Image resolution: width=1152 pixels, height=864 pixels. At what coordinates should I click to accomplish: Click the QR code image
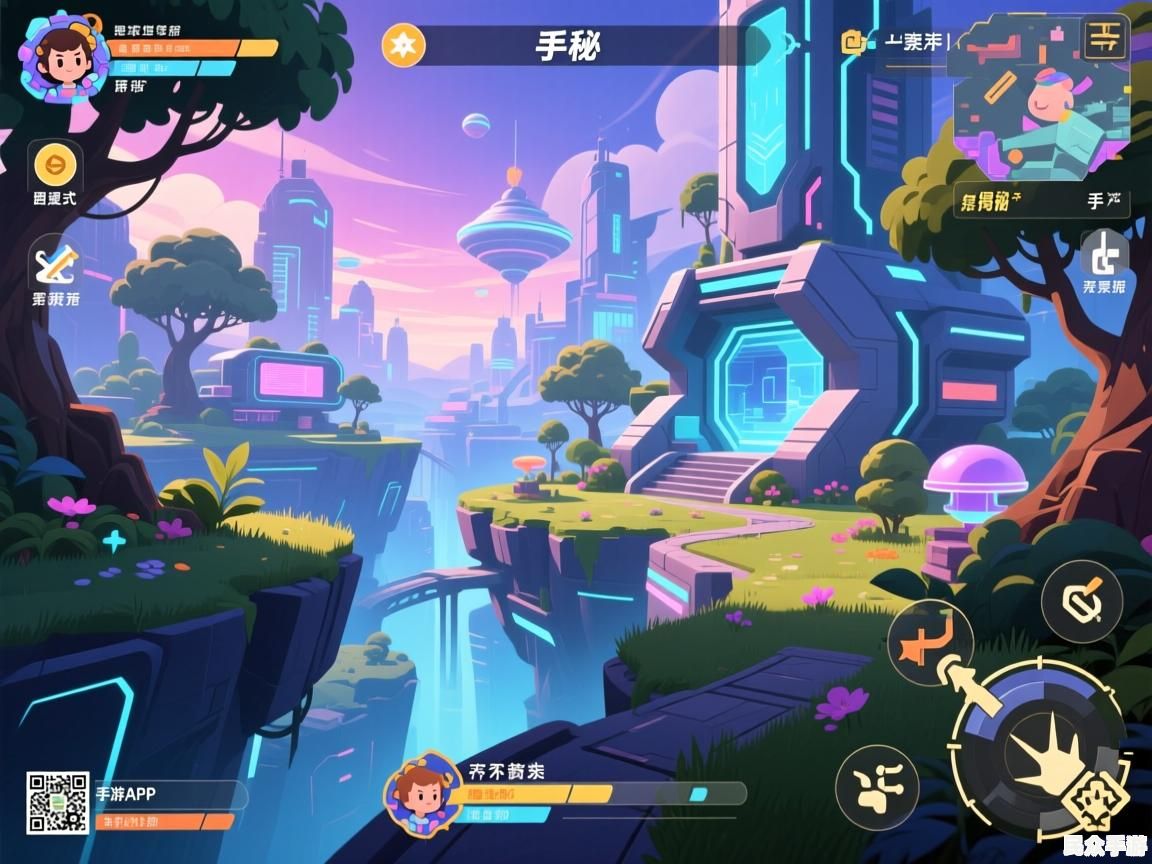point(57,802)
